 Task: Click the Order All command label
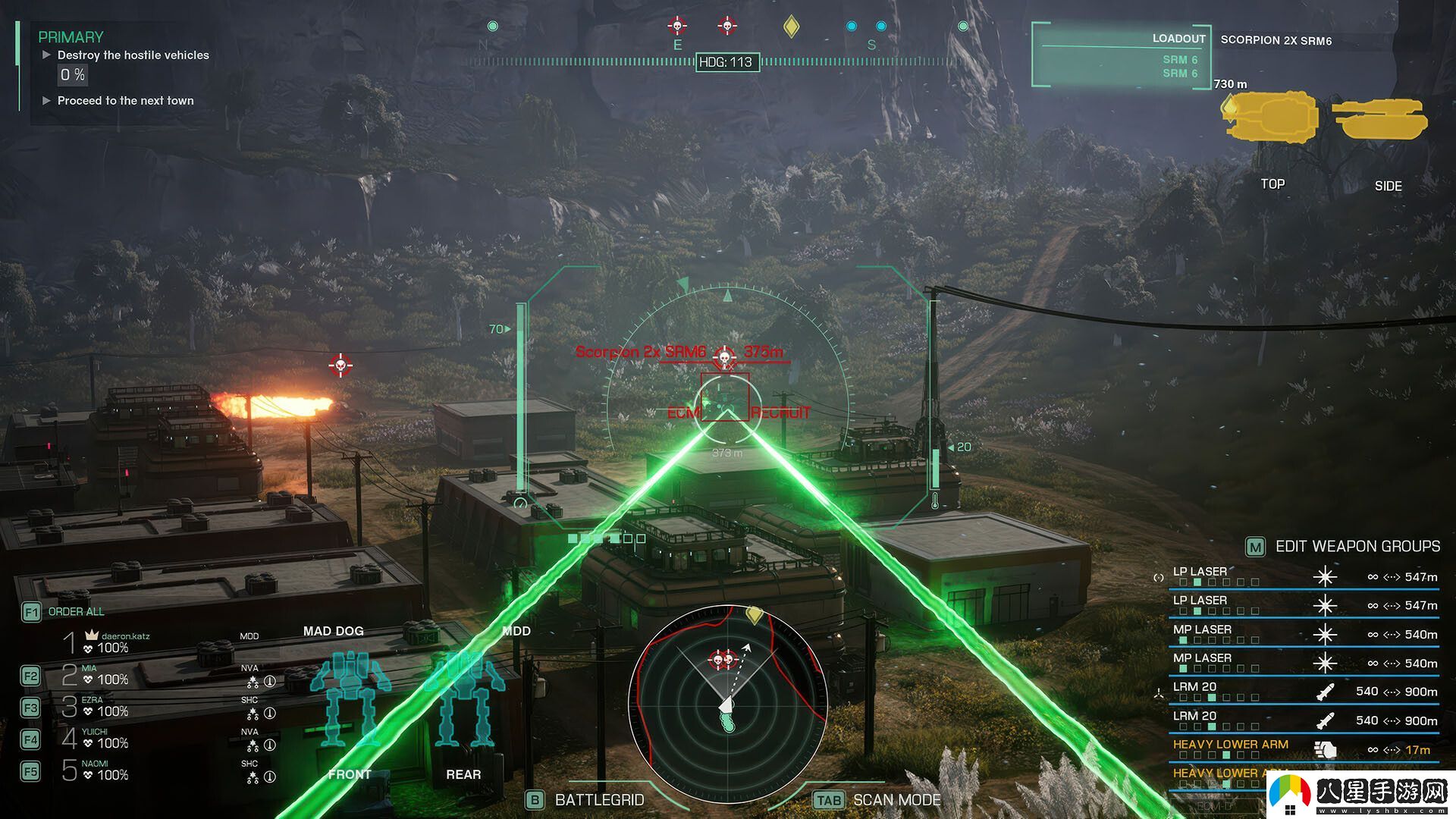76,612
